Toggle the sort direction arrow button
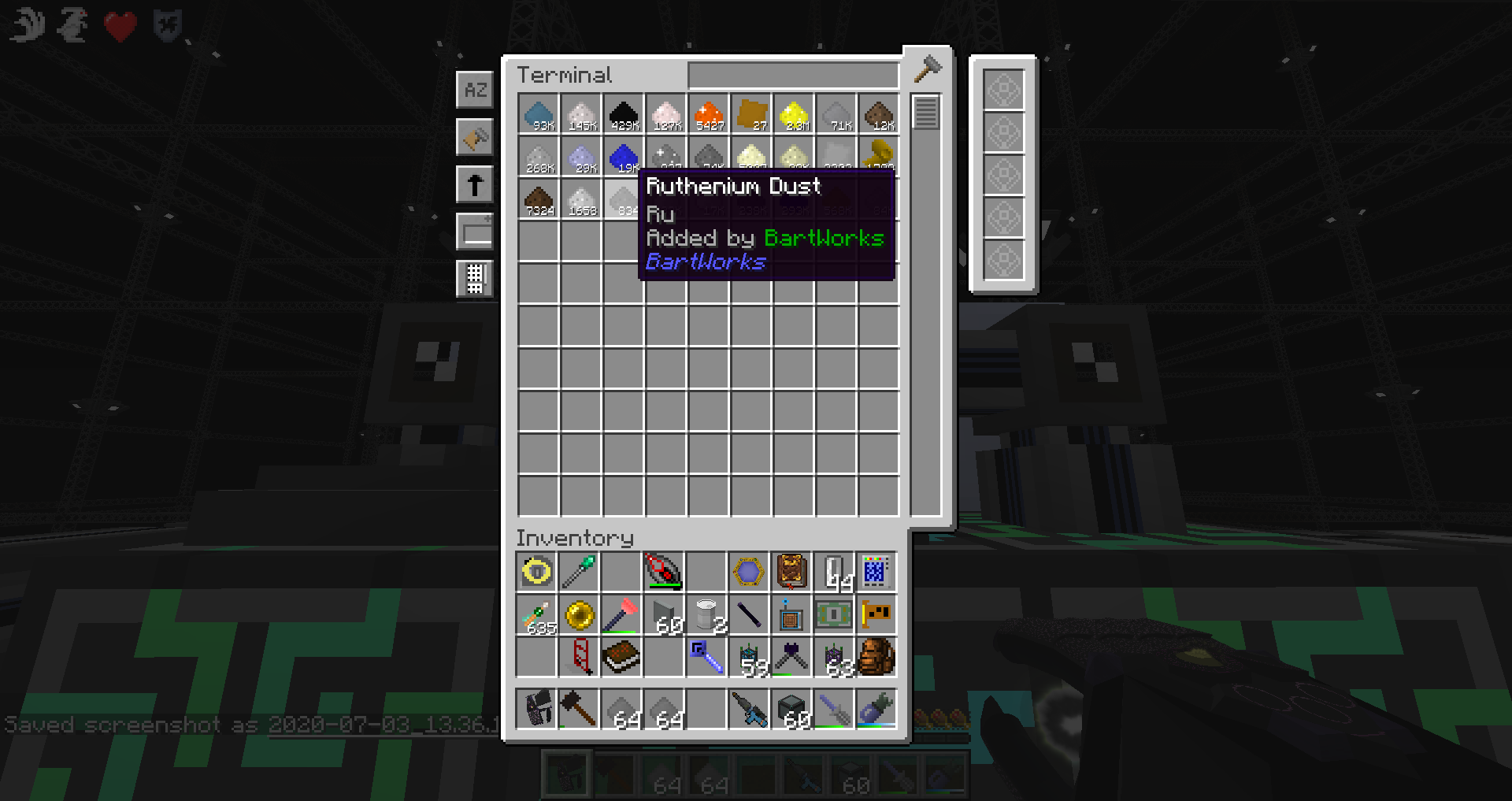 (475, 183)
